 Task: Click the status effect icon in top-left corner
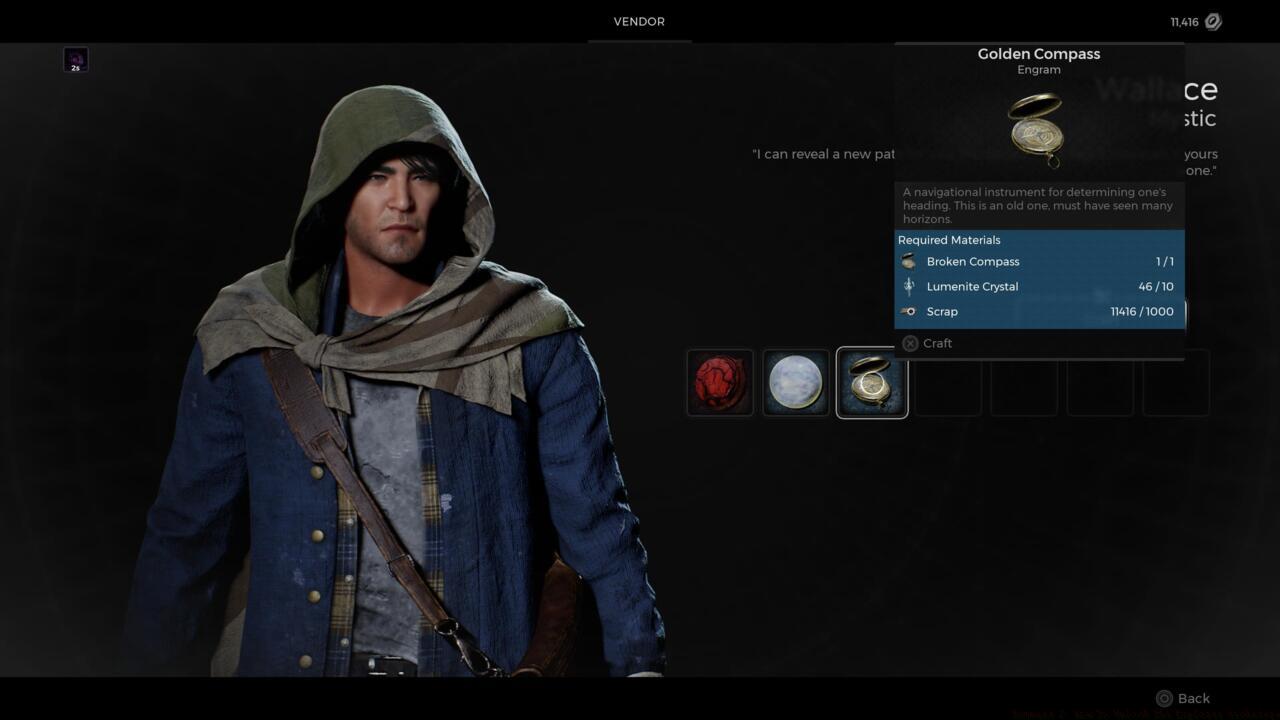pyautogui.click(x=75, y=59)
